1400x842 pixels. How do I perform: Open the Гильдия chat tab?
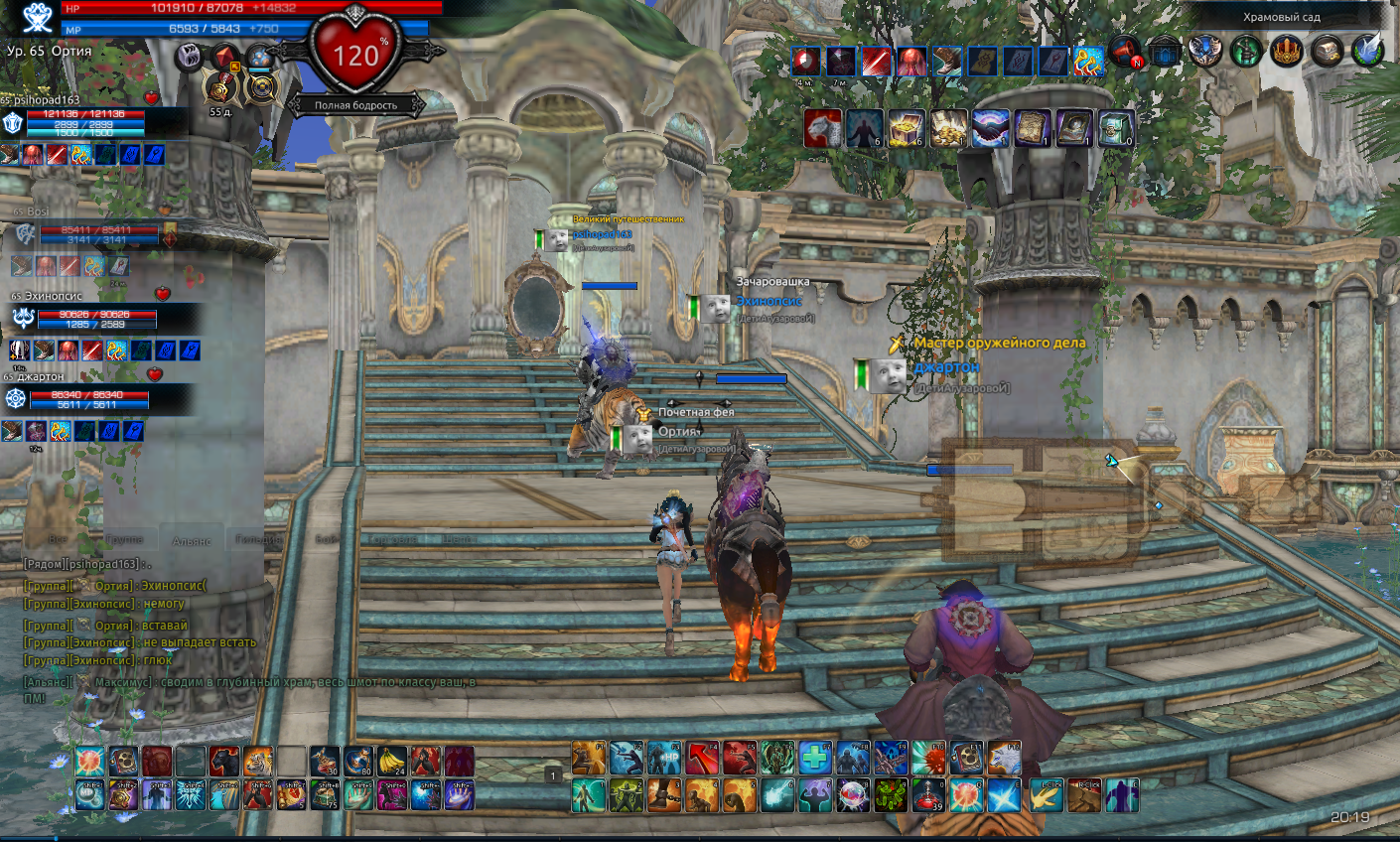point(256,539)
